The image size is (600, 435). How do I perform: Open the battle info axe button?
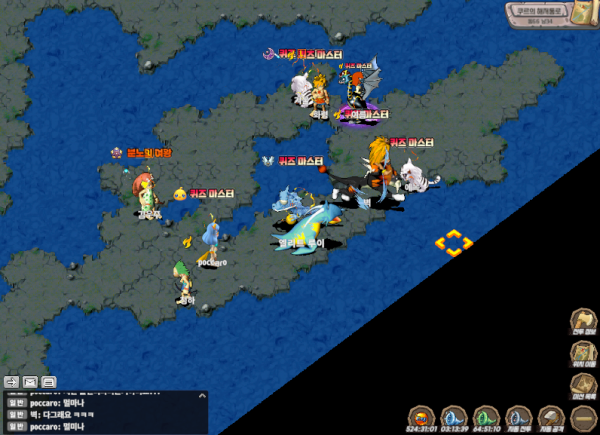click(583, 322)
